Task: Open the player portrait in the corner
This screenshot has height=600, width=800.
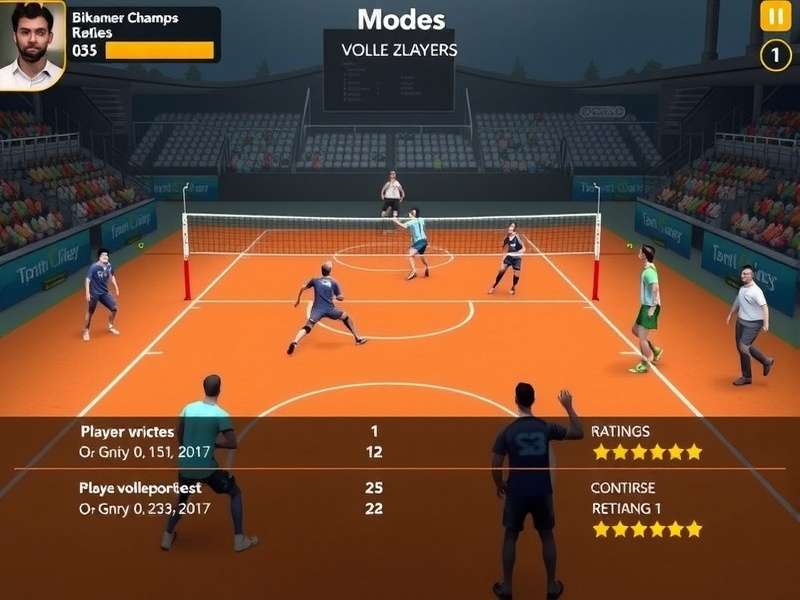Action: [31, 43]
